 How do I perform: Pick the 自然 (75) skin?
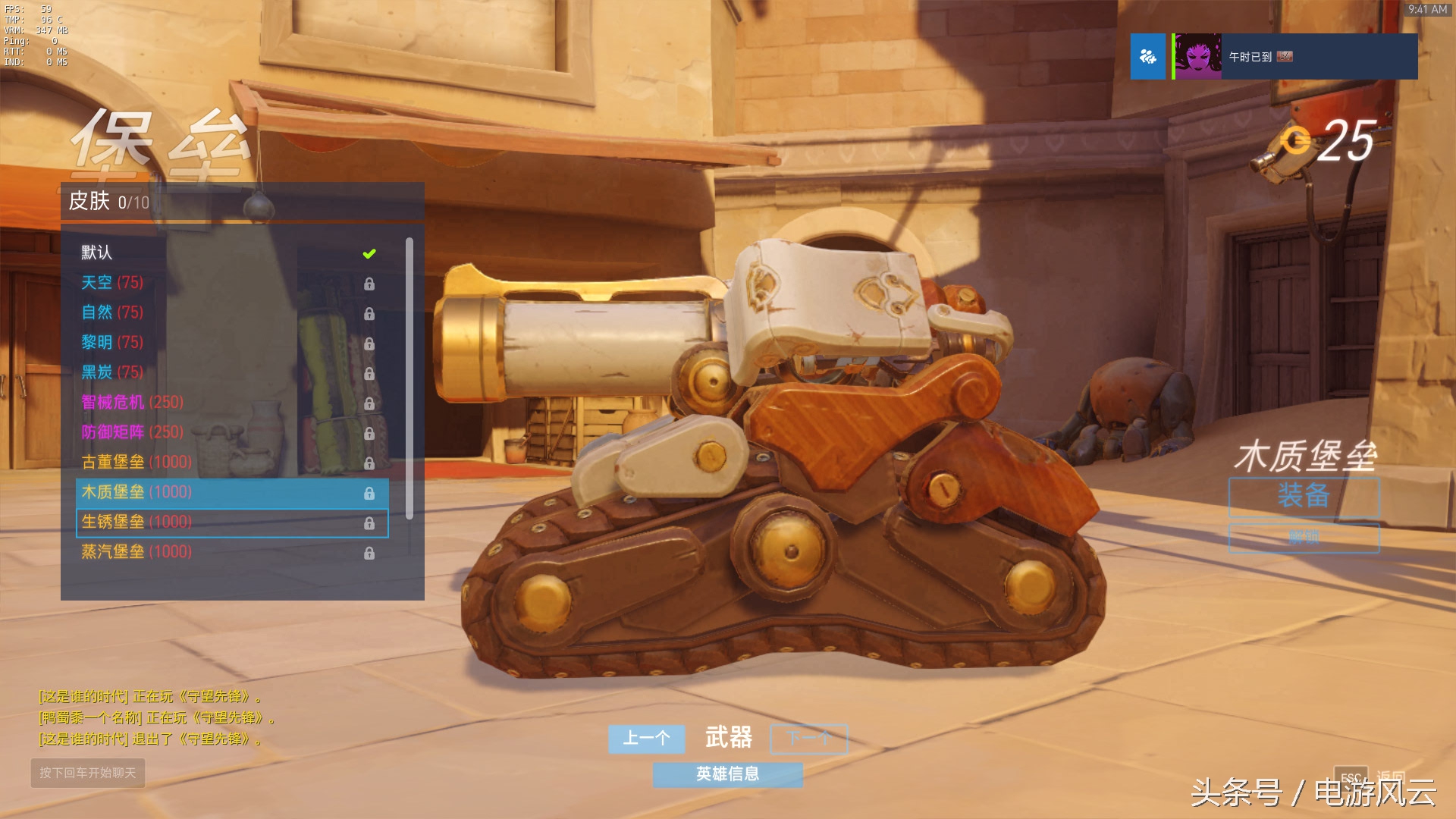coord(227,312)
